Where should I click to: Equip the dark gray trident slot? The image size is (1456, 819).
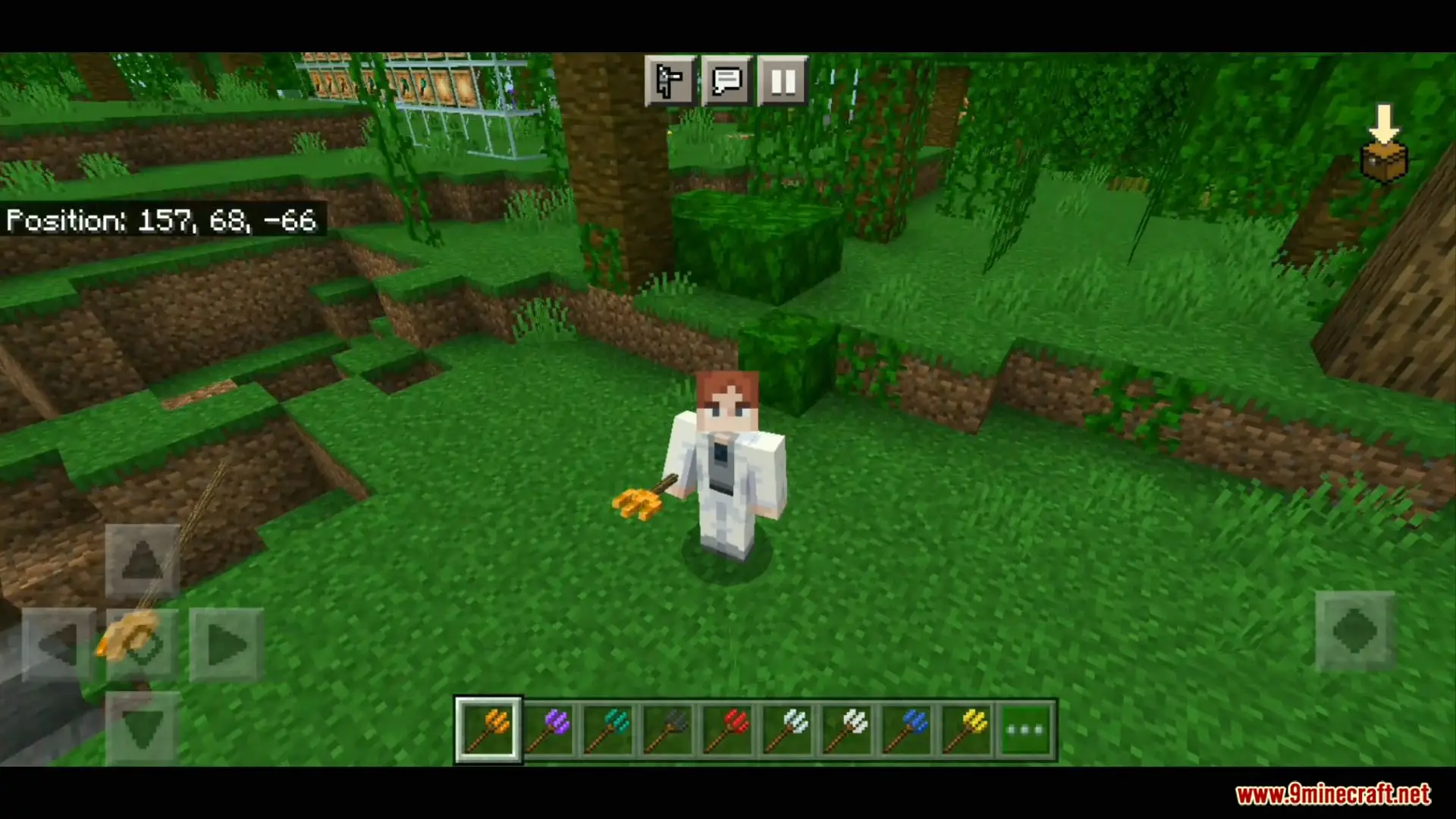(x=668, y=730)
